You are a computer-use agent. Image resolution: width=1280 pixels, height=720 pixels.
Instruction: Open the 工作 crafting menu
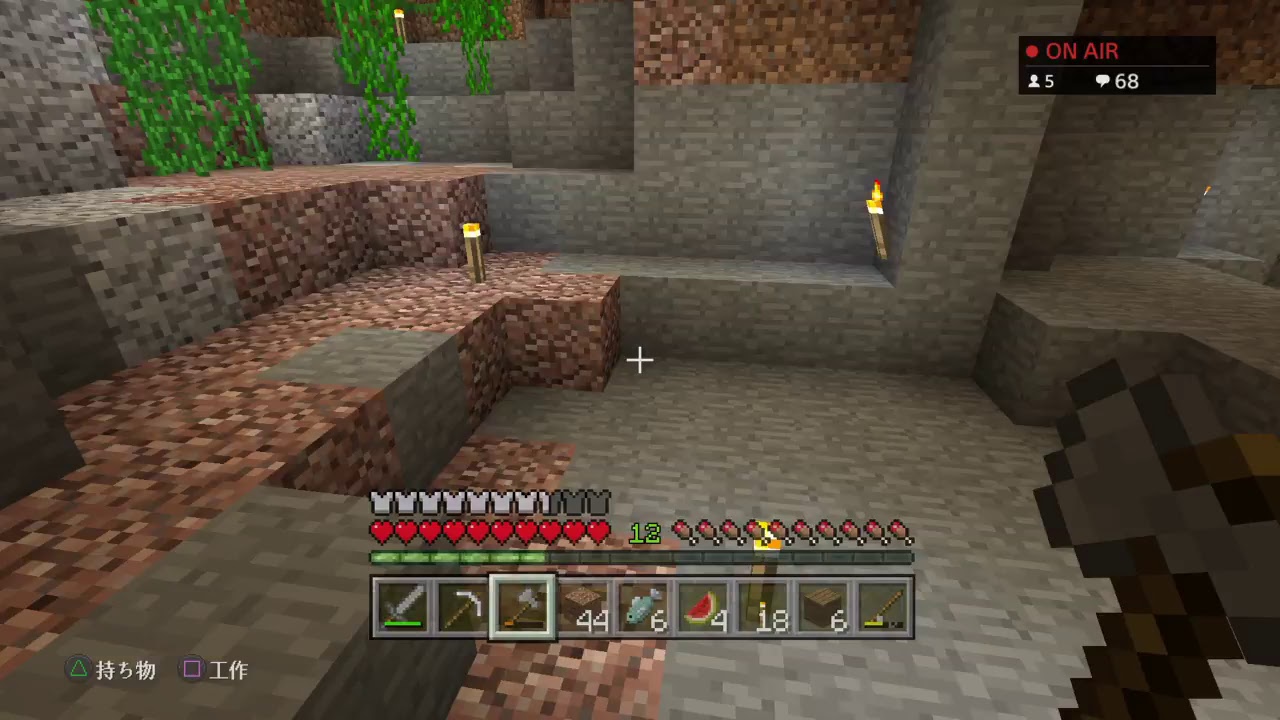(215, 671)
